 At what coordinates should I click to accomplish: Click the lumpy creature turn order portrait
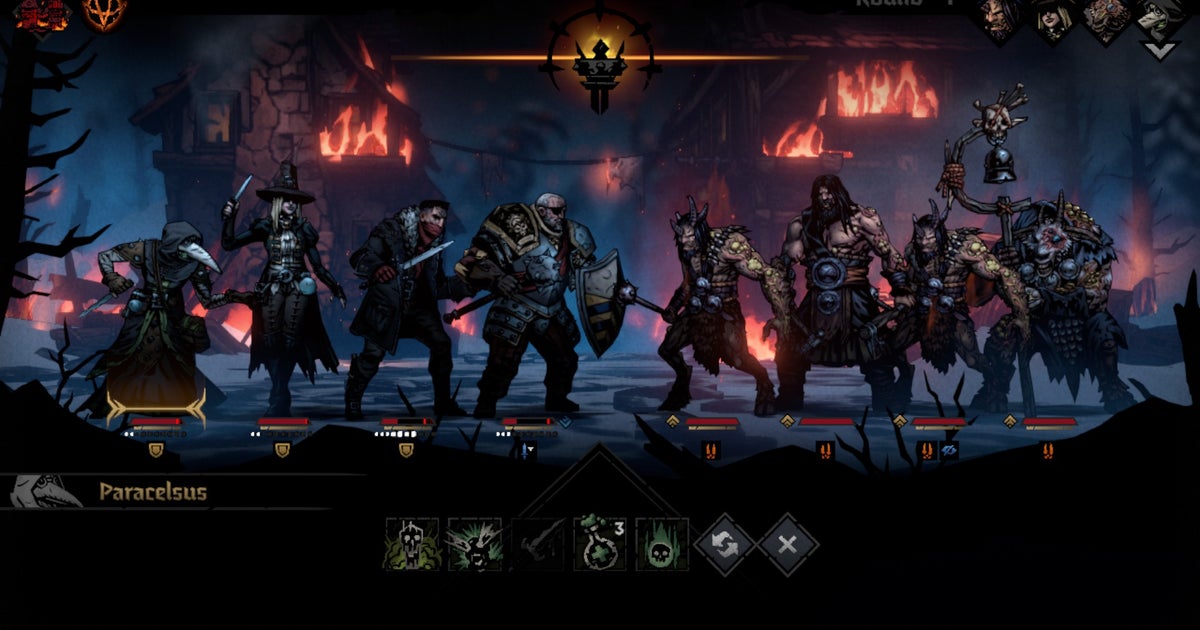1106,19
